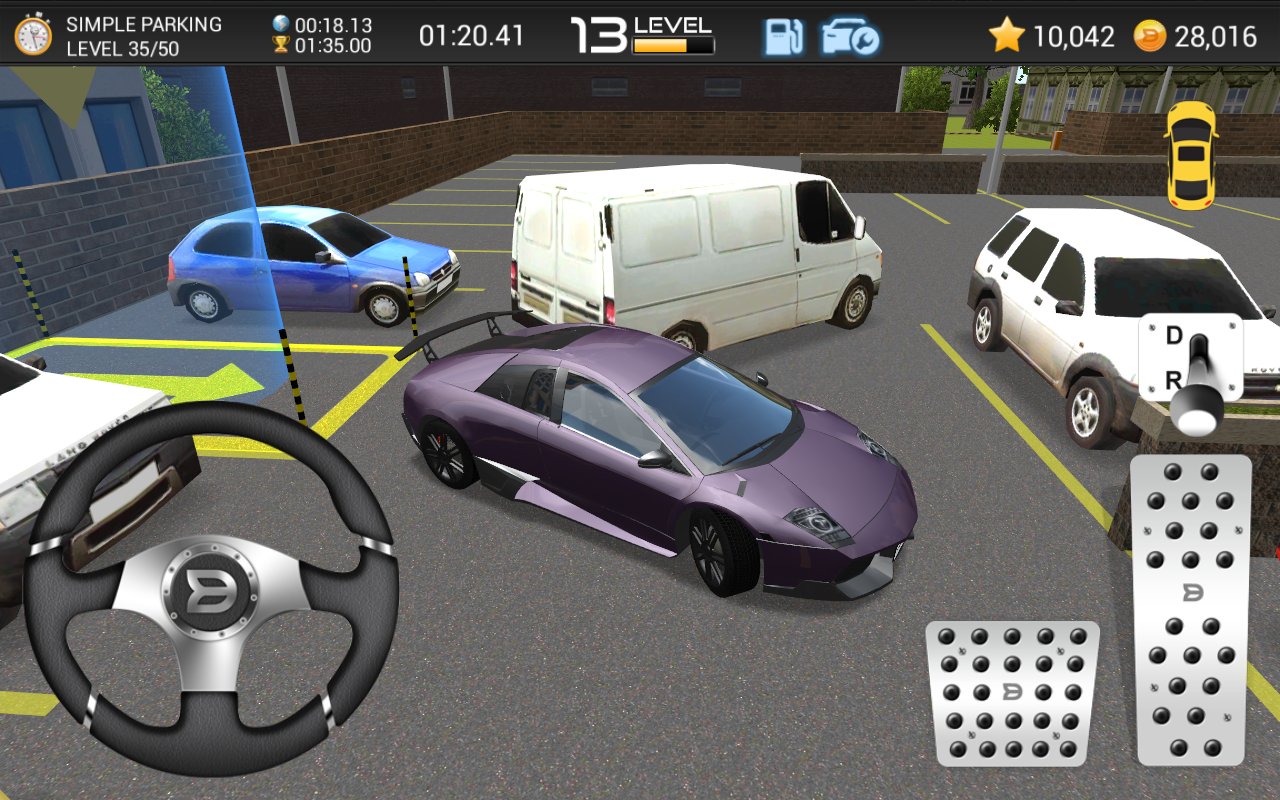Click the 01:20.41 timer display
This screenshot has width=1280, height=800.
pyautogui.click(x=470, y=33)
